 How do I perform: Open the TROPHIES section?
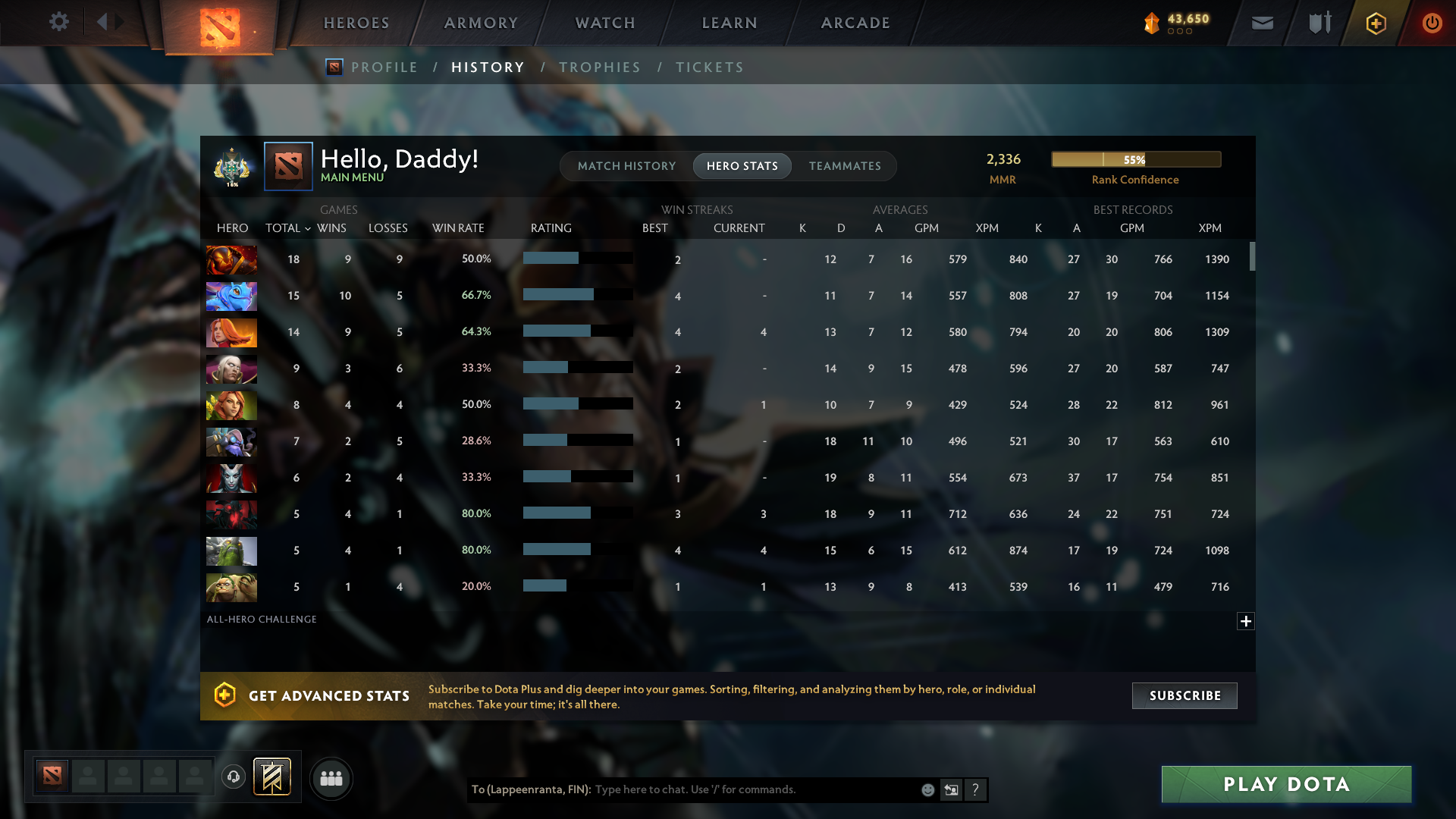(x=599, y=67)
